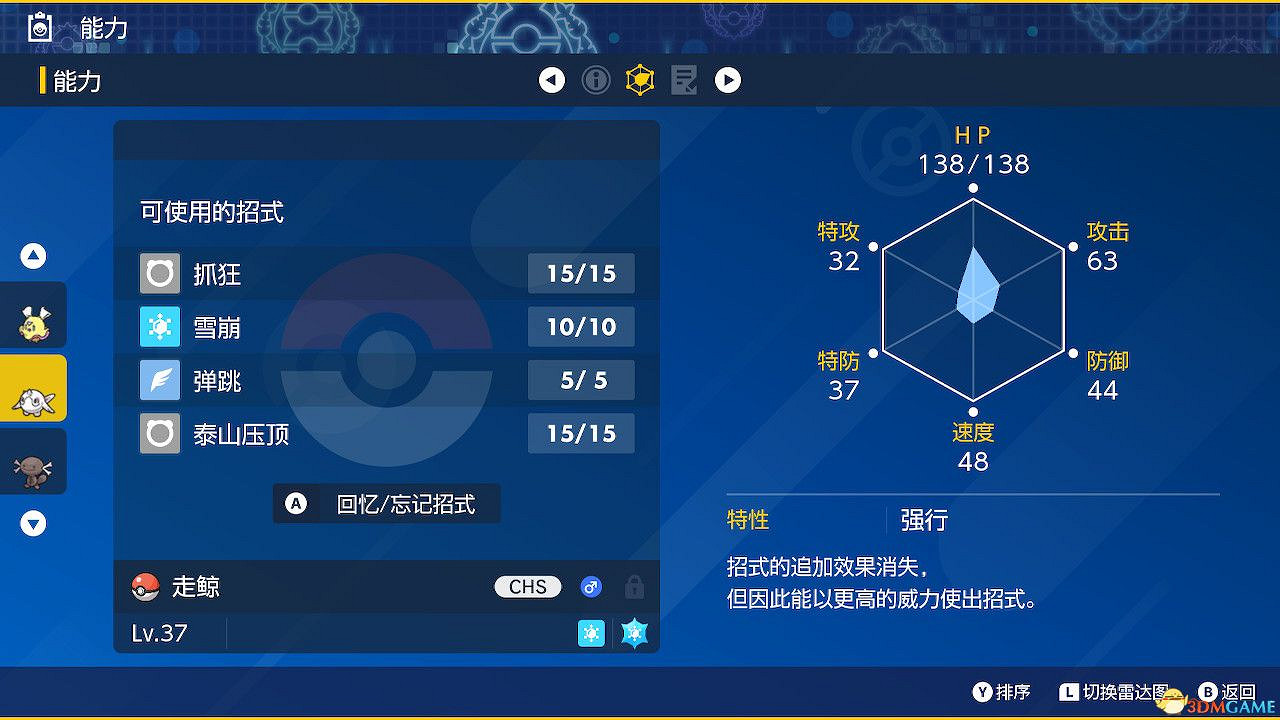Click the Ice type icon beside 雪崩

pyautogui.click(x=159, y=326)
